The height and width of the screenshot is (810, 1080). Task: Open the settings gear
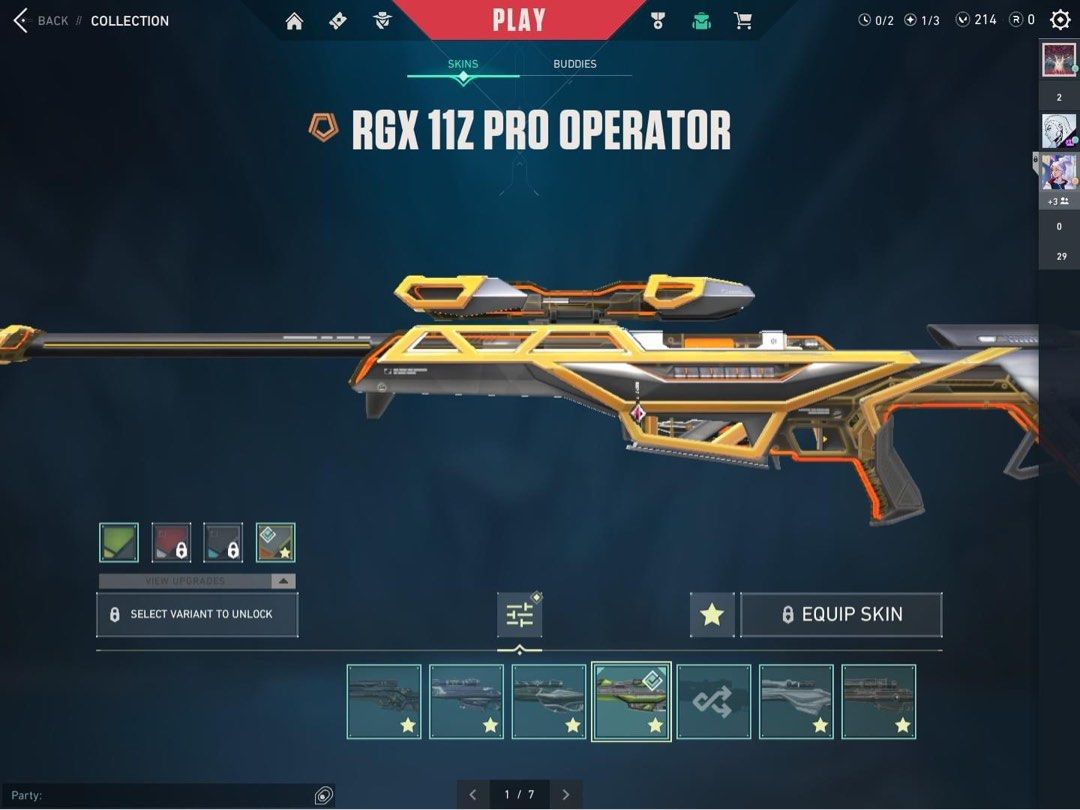point(1060,20)
